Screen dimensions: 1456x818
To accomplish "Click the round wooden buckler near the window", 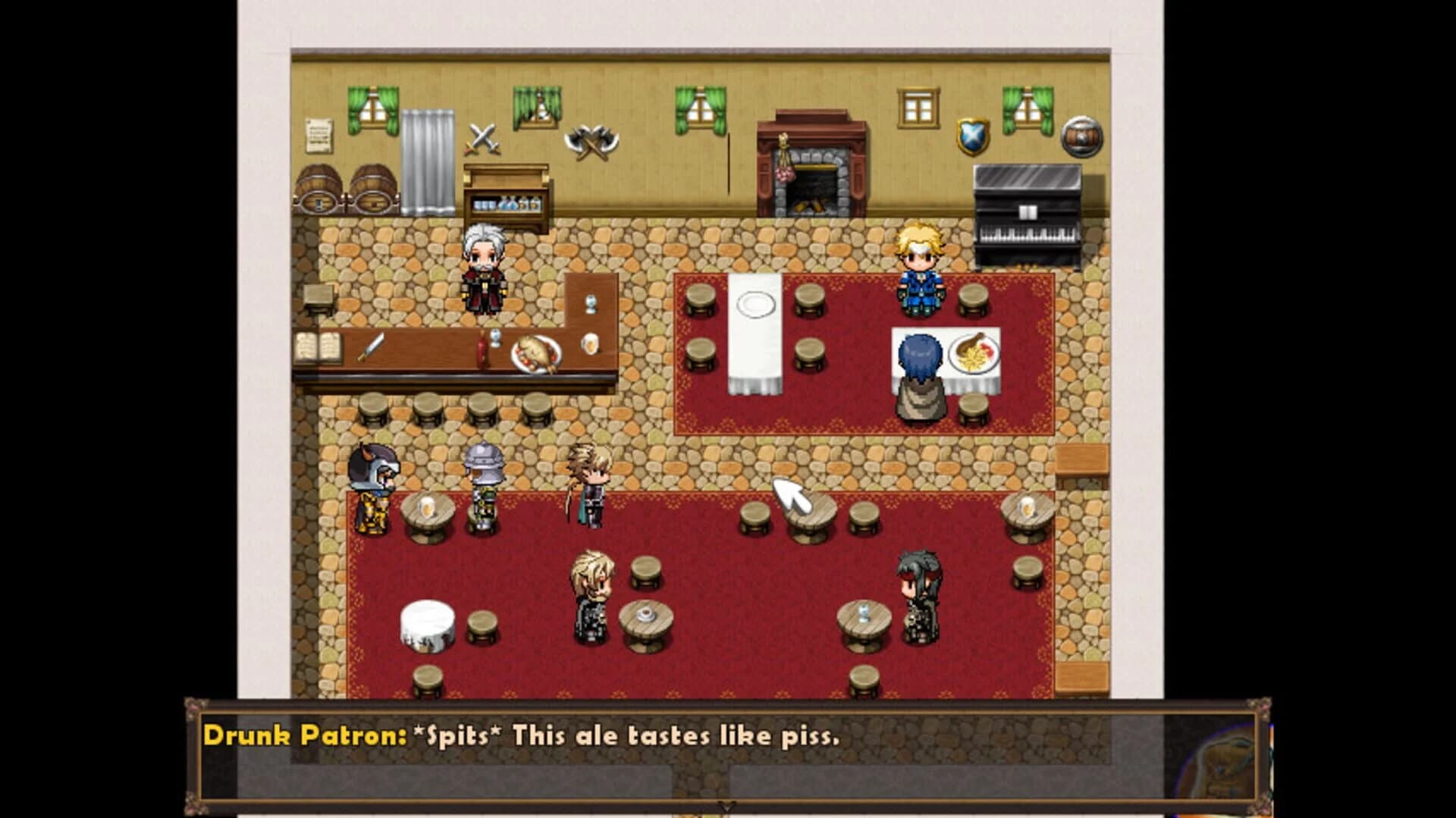I will (1082, 138).
